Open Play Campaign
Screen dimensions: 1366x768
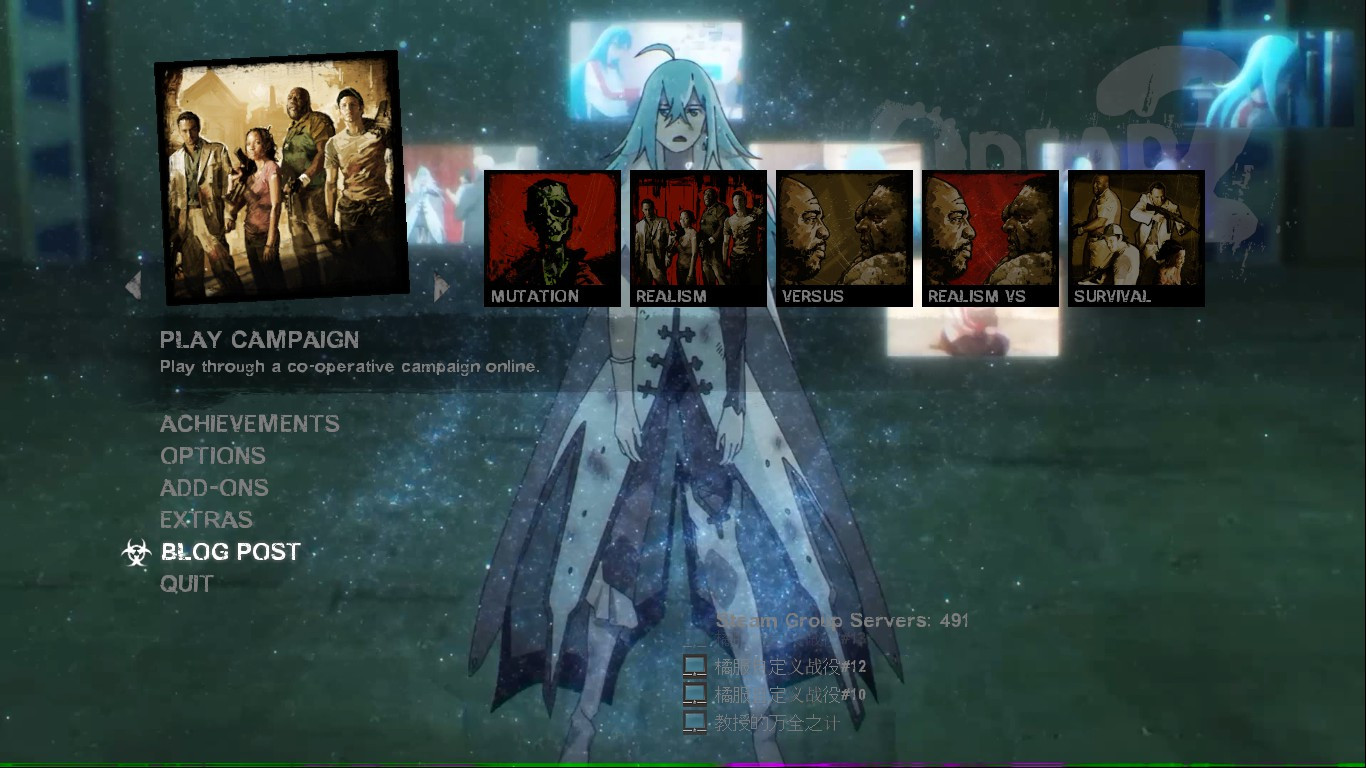[260, 340]
